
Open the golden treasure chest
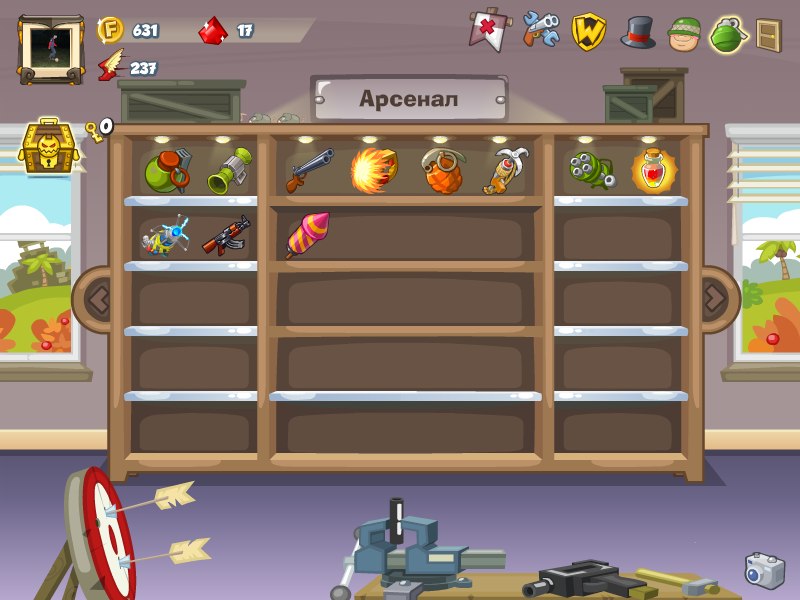46,147
